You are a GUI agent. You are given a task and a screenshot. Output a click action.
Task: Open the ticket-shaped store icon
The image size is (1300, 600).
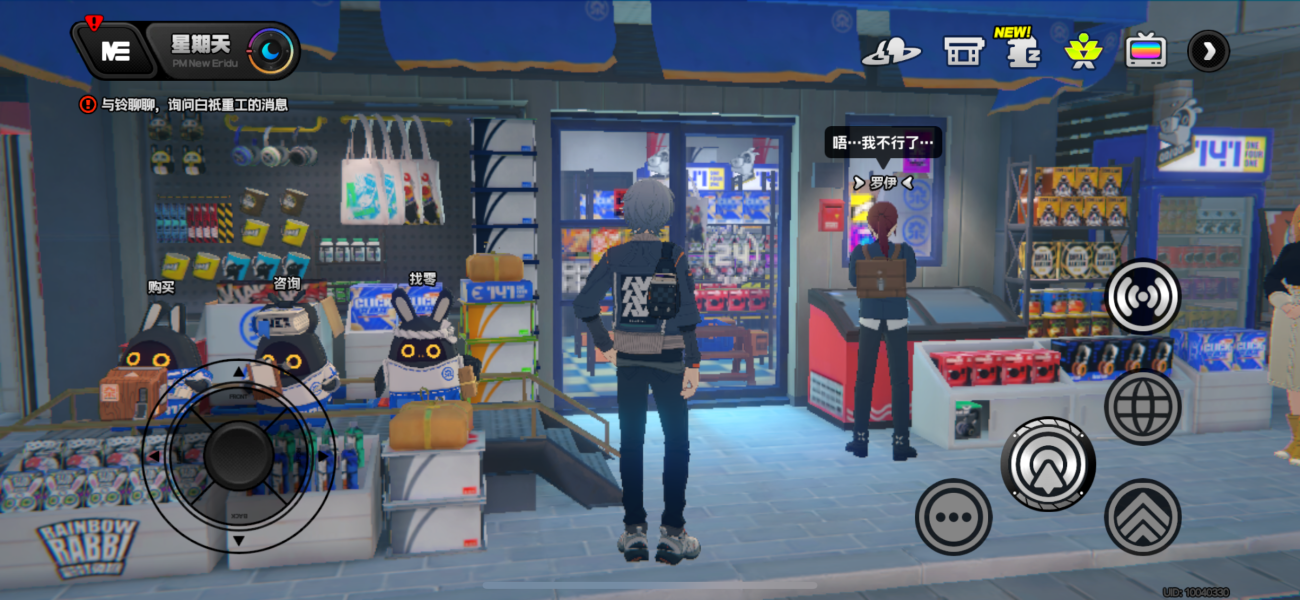pyautogui.click(x=964, y=51)
